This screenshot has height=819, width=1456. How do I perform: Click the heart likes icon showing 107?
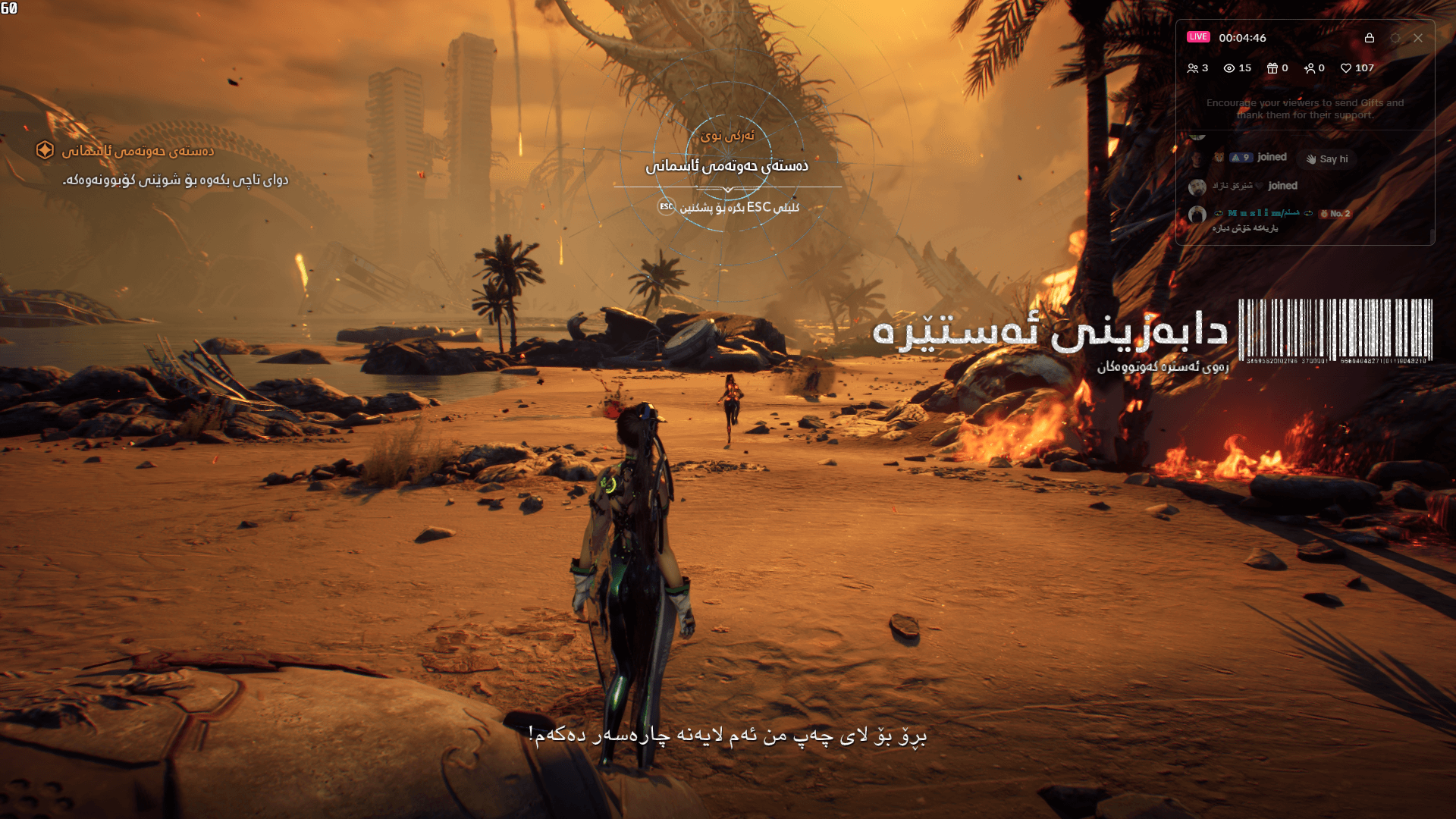click(x=1346, y=68)
